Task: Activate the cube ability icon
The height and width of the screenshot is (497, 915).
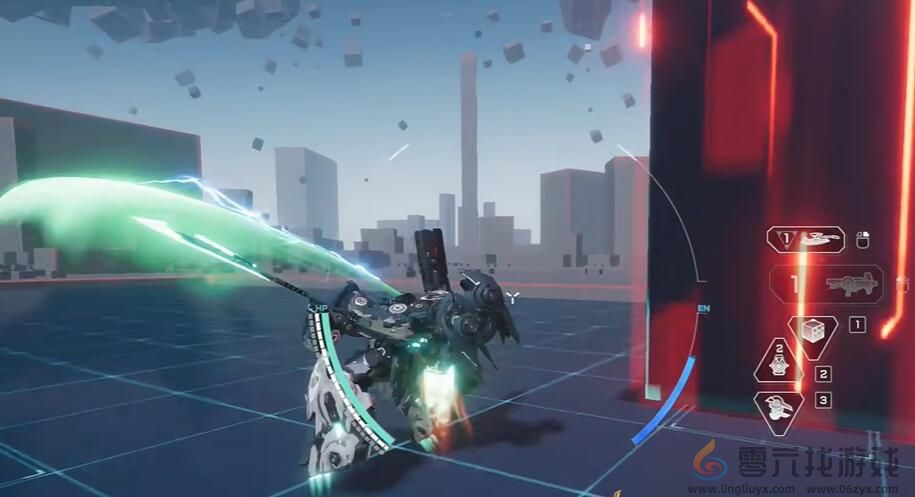Action: 813,335
